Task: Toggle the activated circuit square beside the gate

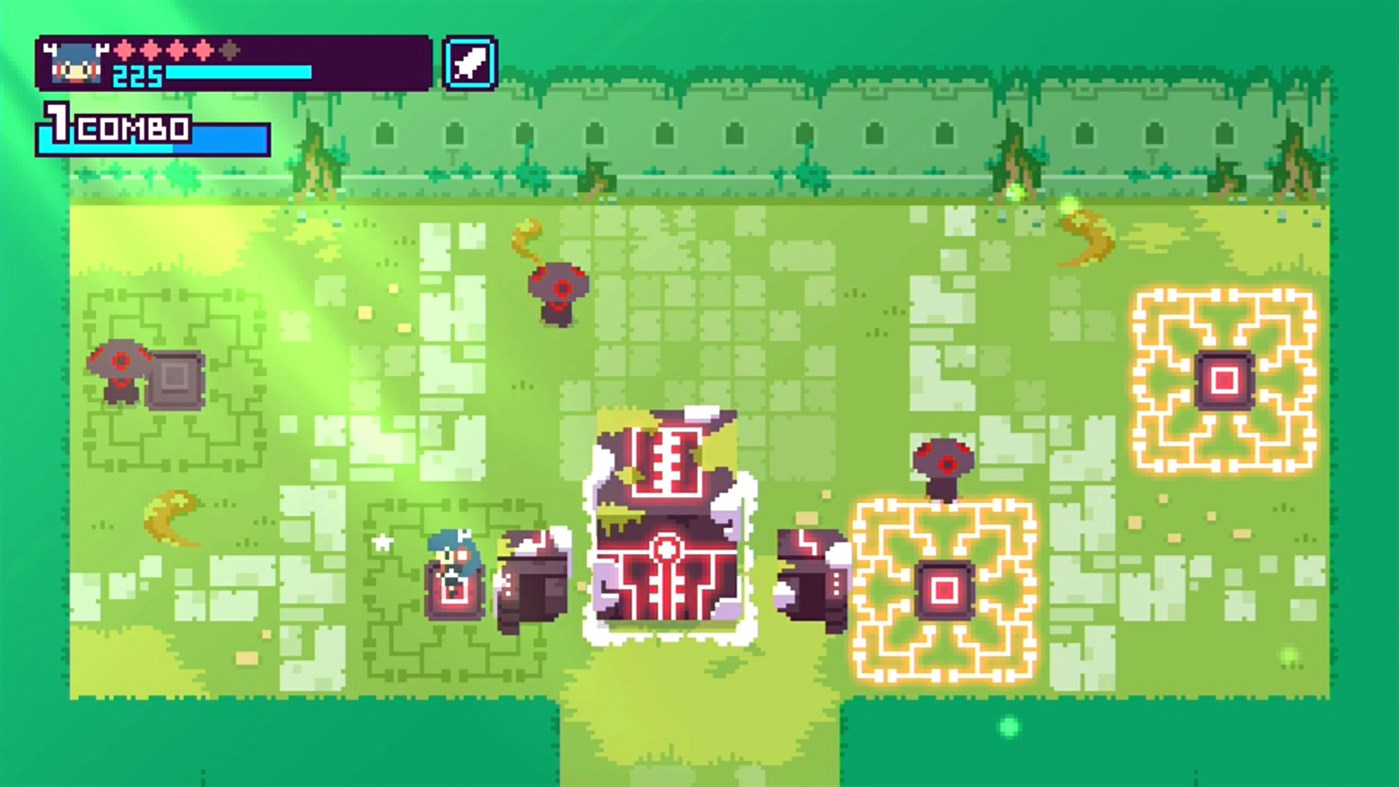Action: [943, 588]
